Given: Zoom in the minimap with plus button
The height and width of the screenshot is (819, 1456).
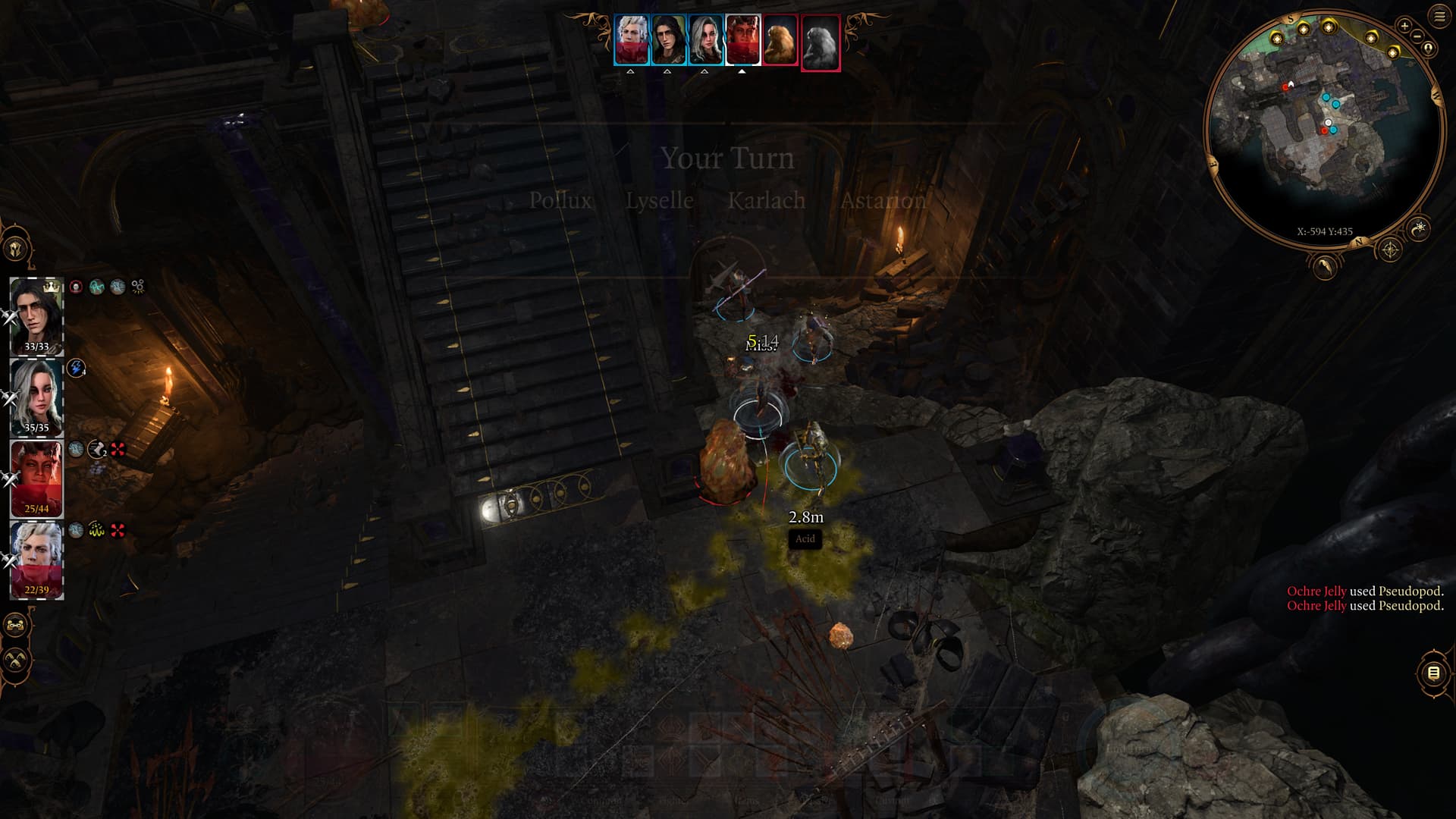Looking at the screenshot, I should tap(1404, 26).
